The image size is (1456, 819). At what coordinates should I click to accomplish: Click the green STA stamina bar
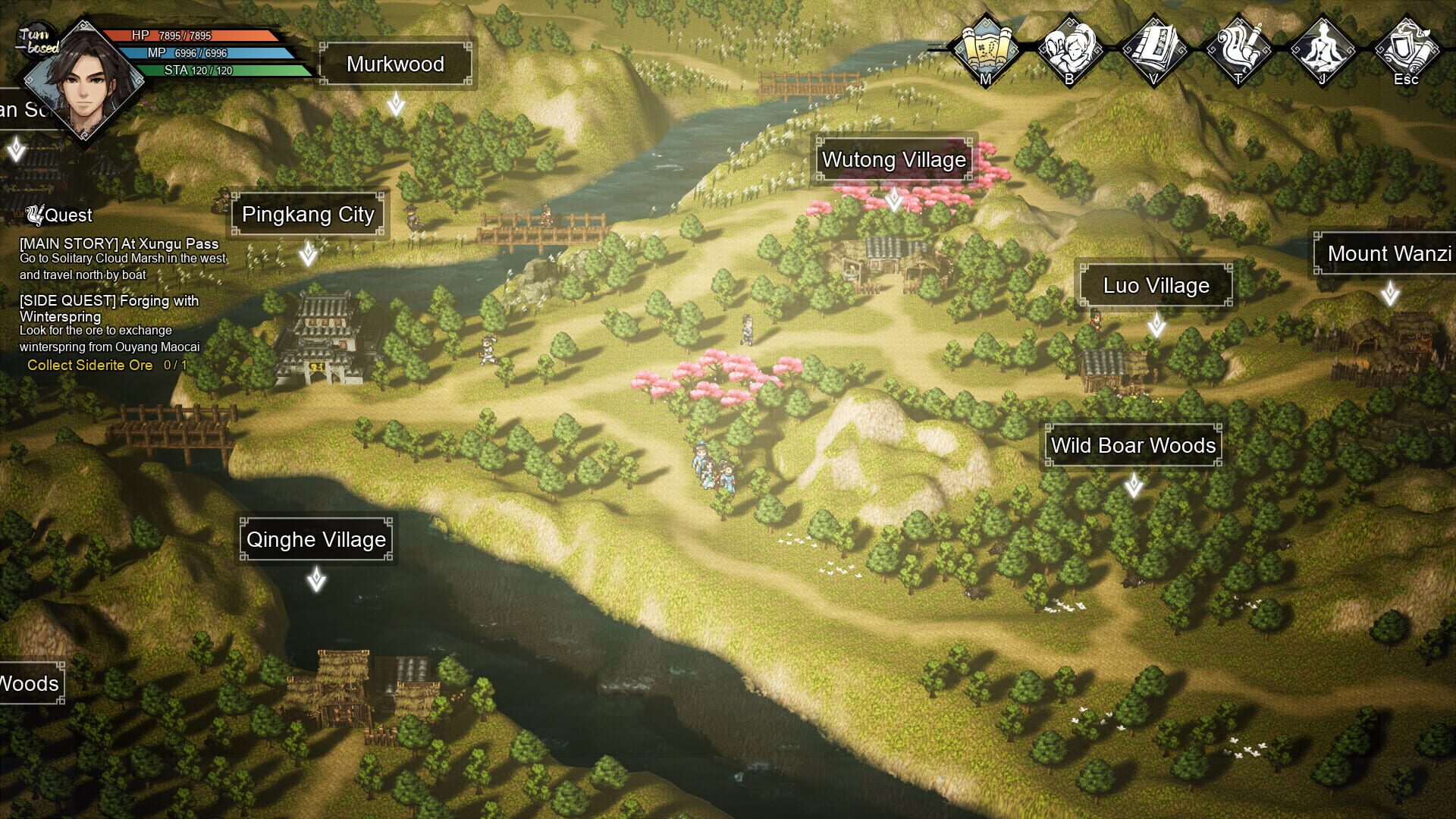pos(209,71)
